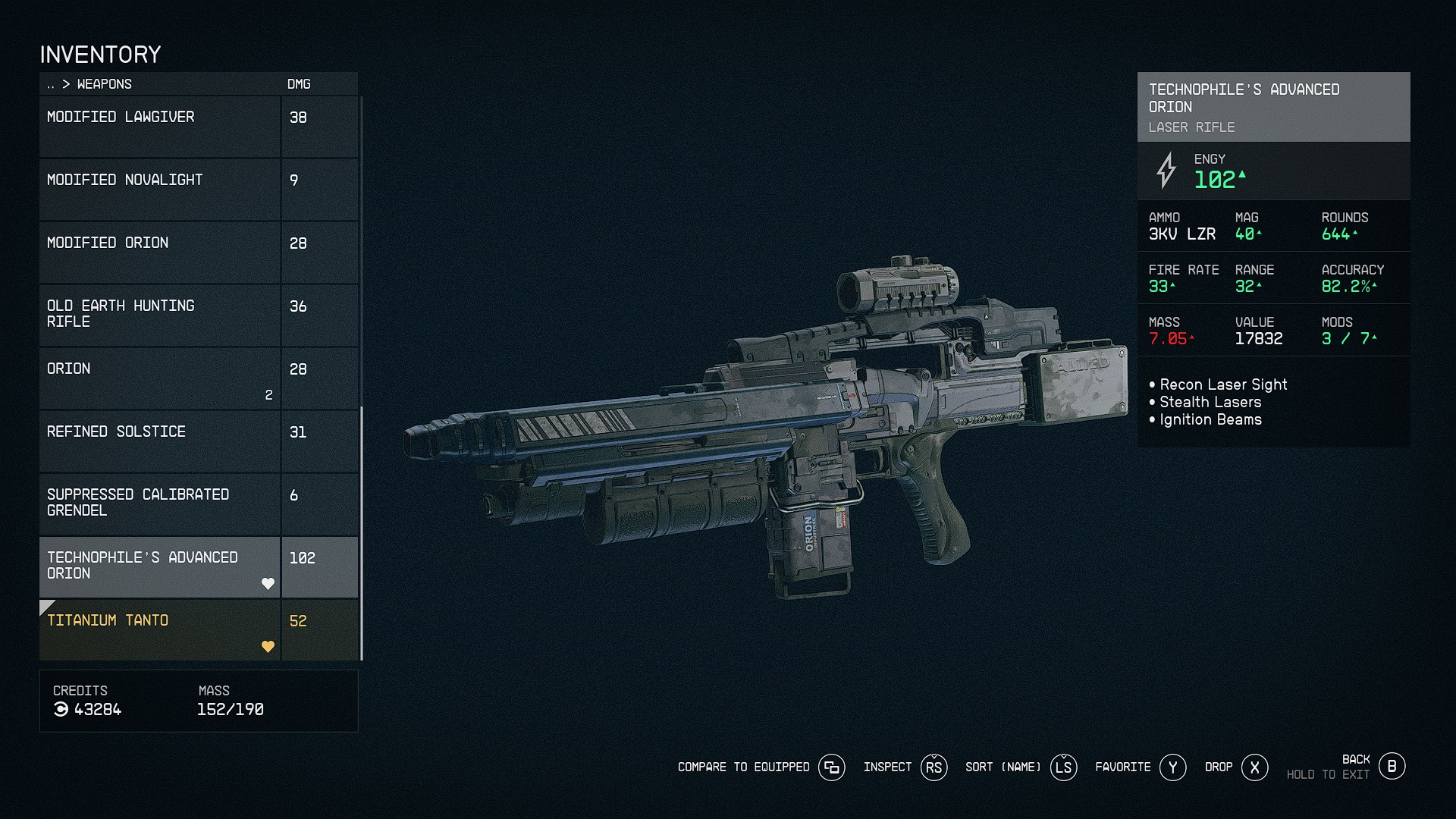This screenshot has height=819, width=1456.
Task: Click the energy lightning bolt icon
Action: pos(1165,172)
